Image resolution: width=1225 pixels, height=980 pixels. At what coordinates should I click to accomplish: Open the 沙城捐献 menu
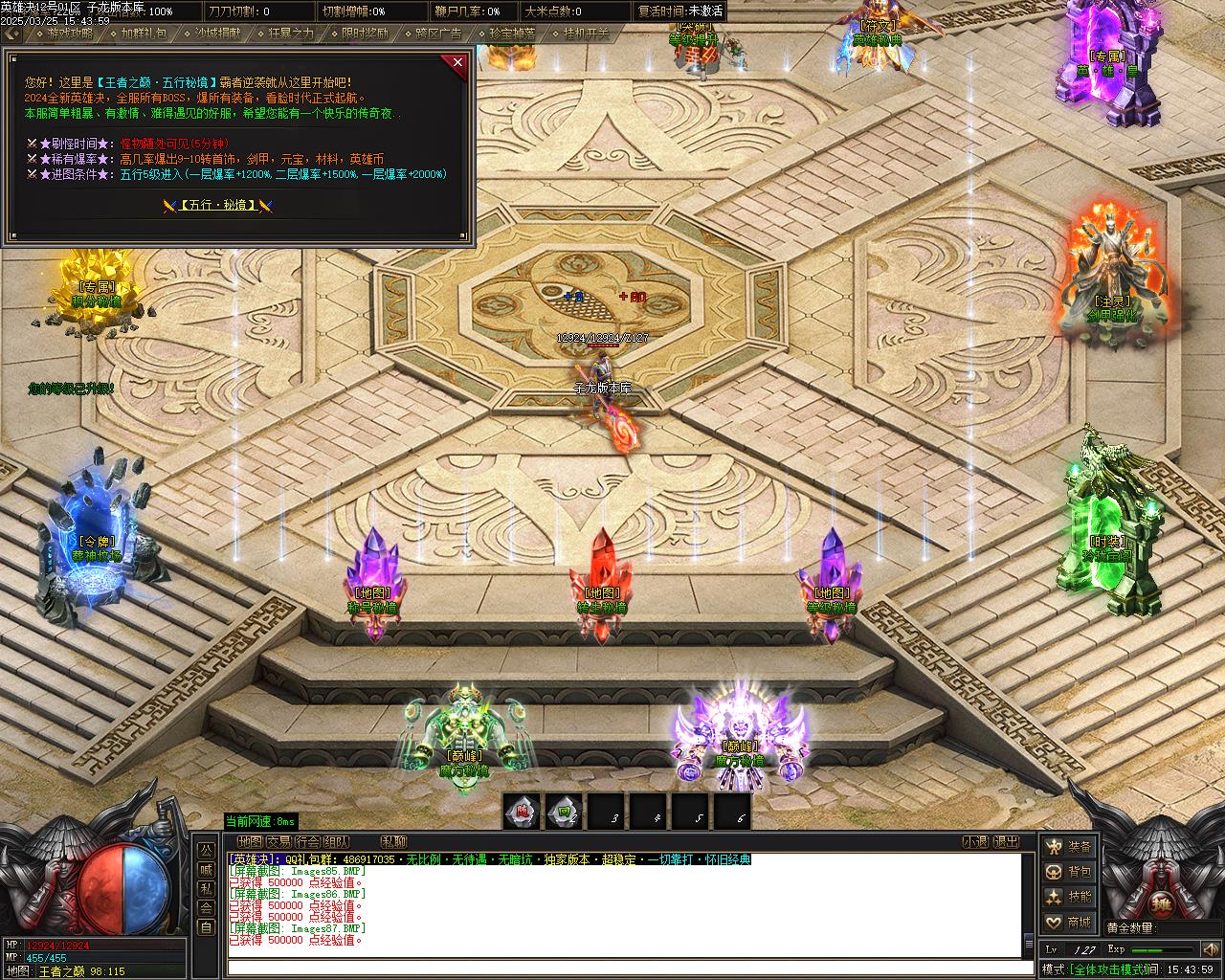[217, 33]
